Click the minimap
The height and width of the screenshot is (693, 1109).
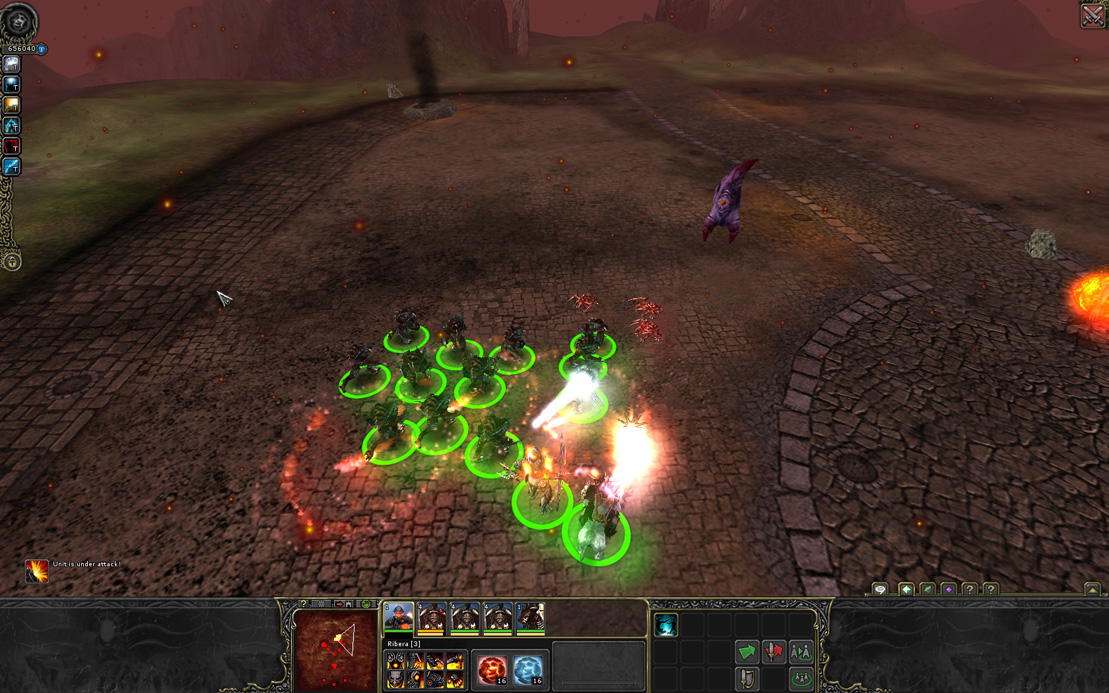coord(336,649)
